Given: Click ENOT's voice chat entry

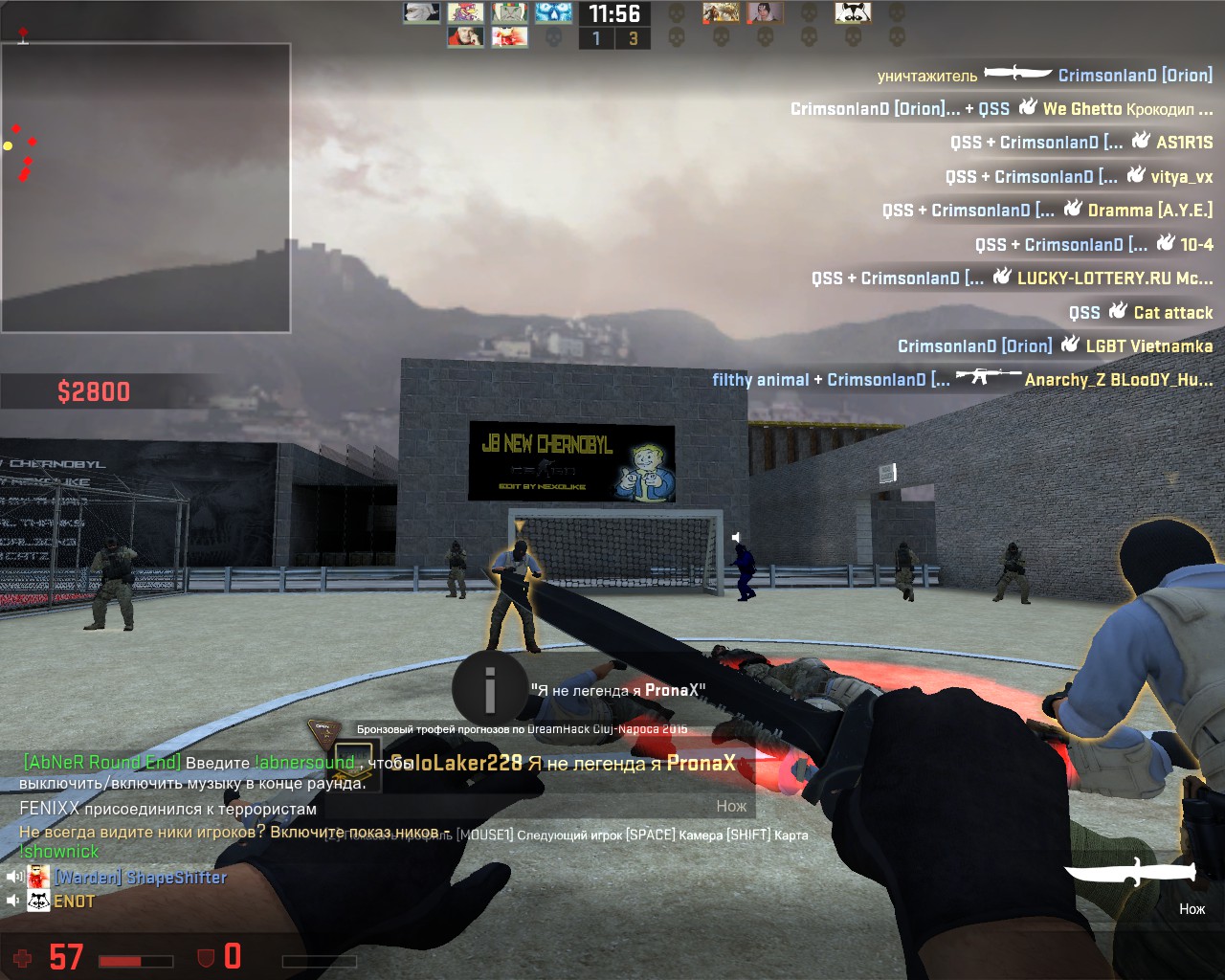Looking at the screenshot, I should click(73, 902).
